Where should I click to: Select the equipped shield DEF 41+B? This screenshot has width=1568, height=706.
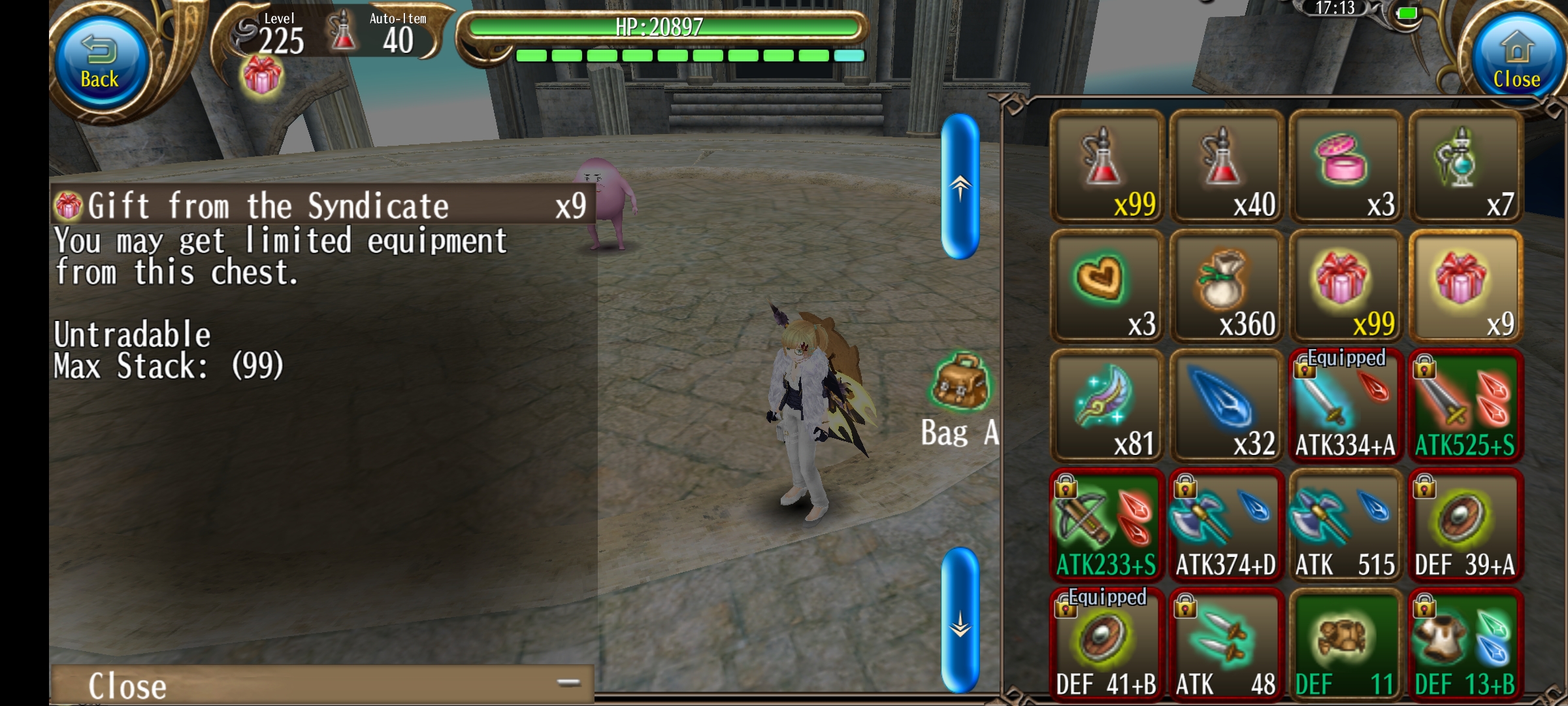pos(1107,645)
